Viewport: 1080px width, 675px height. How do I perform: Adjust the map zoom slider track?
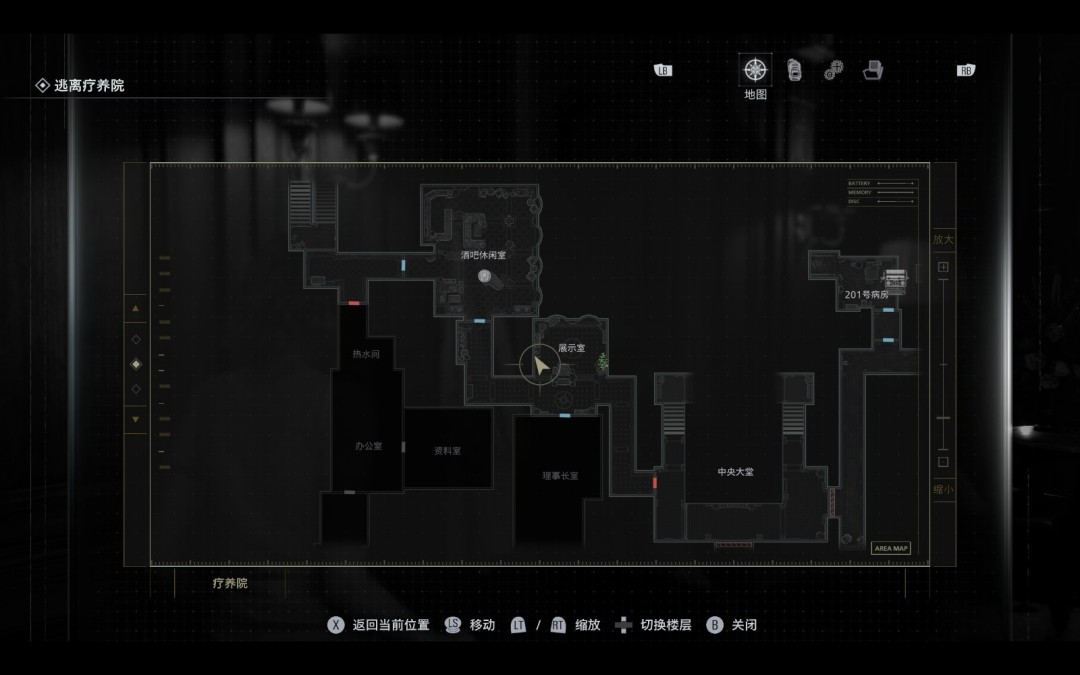943,365
